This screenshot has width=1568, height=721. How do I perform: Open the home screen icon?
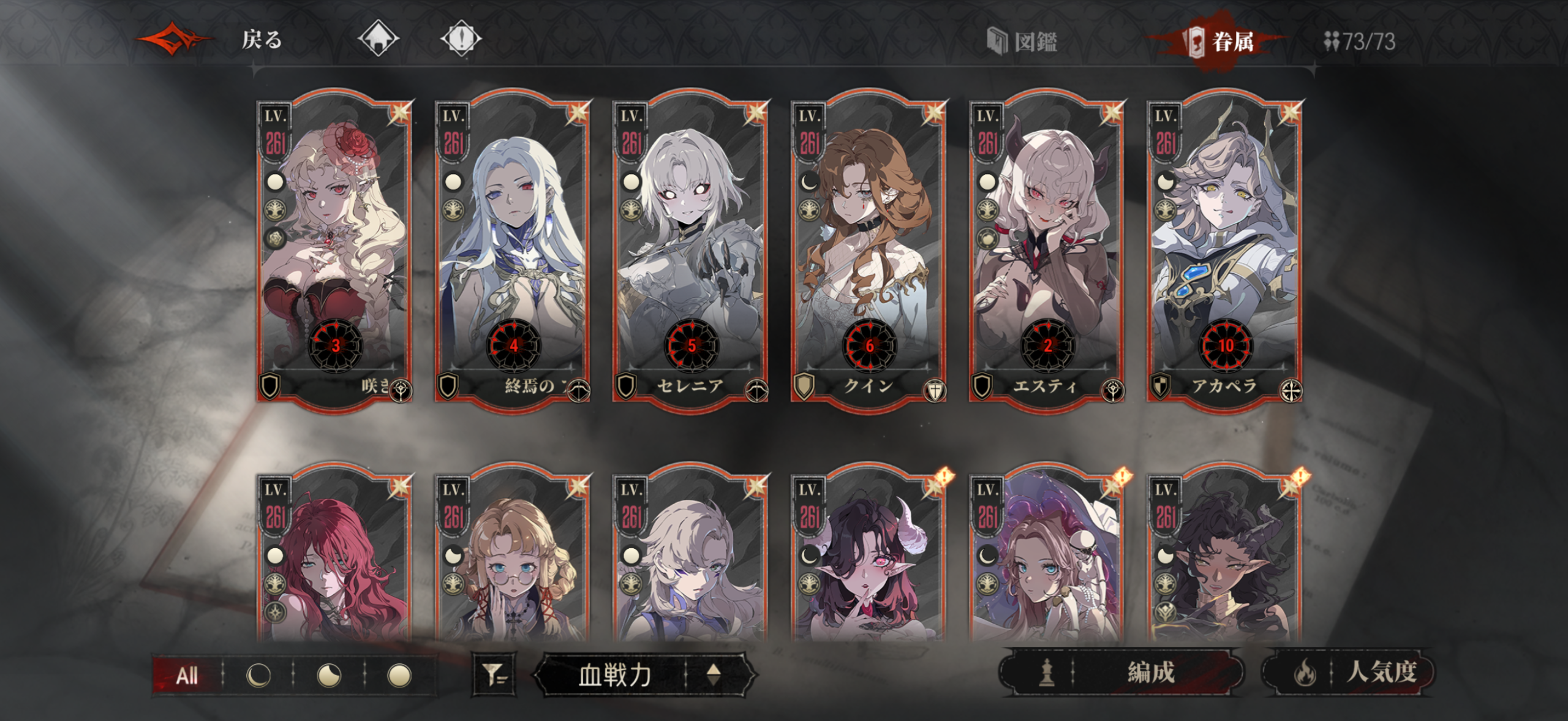pyautogui.click(x=378, y=39)
